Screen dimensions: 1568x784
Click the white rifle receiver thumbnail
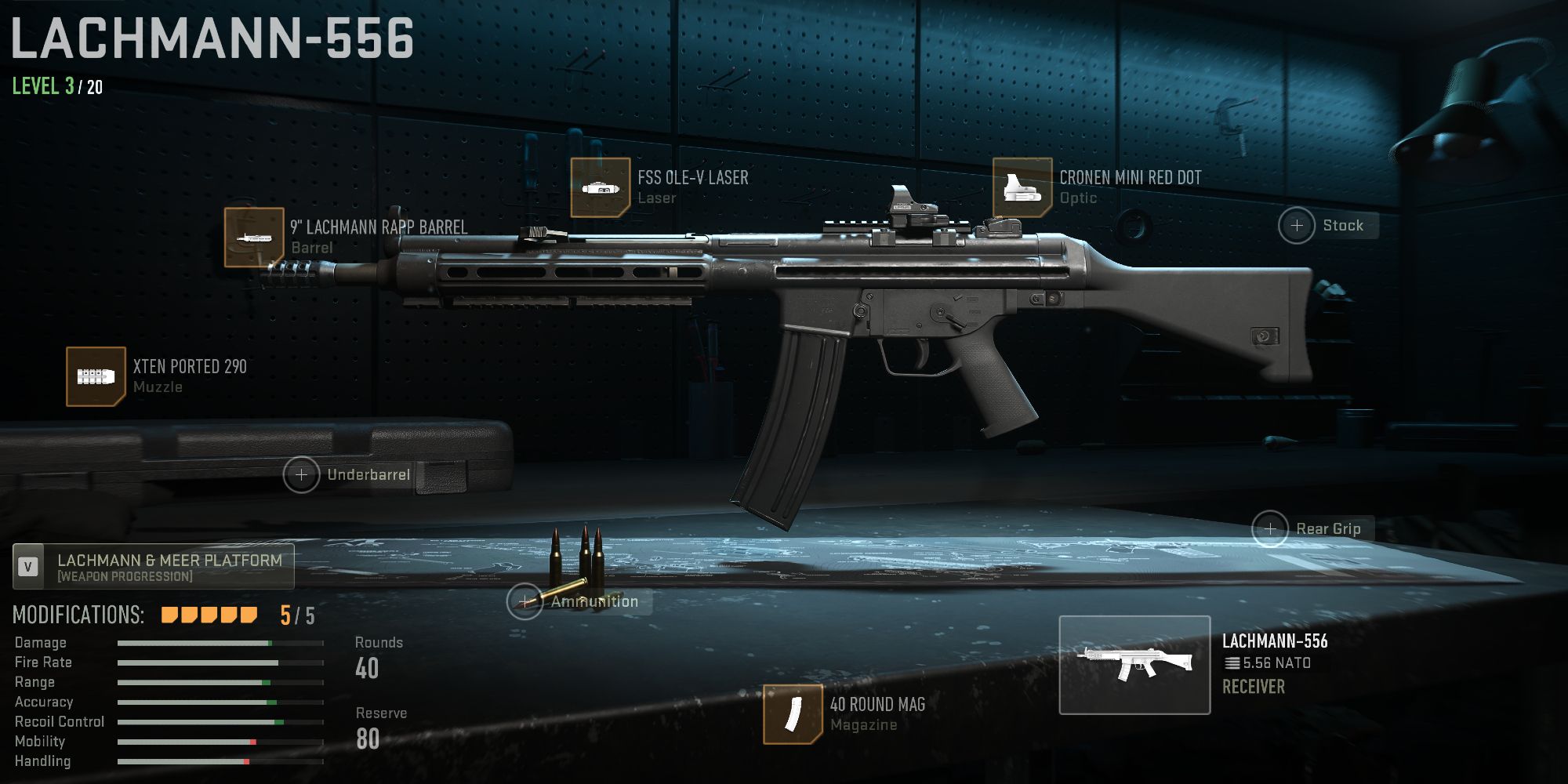(1137, 662)
